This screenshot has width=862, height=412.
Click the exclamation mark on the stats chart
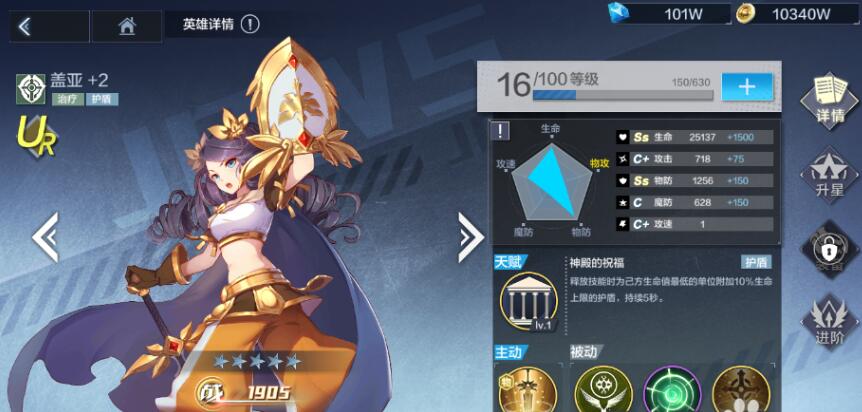(x=502, y=130)
